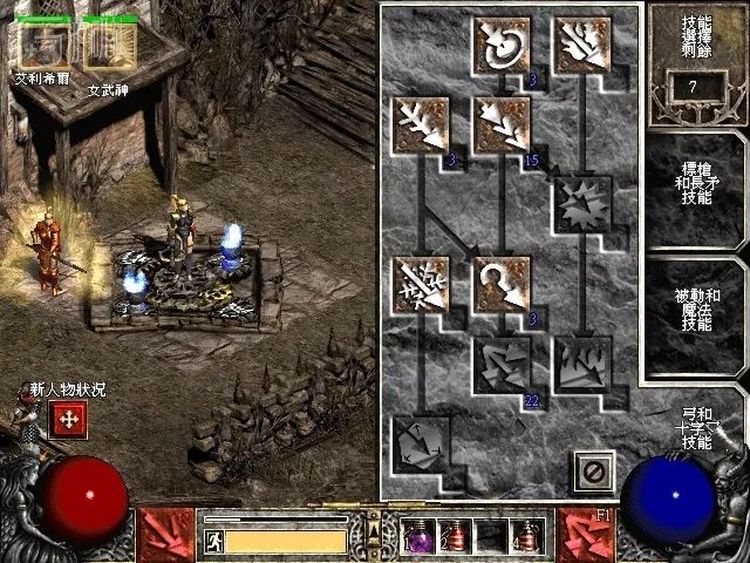Close the skill tree panel

point(592,469)
